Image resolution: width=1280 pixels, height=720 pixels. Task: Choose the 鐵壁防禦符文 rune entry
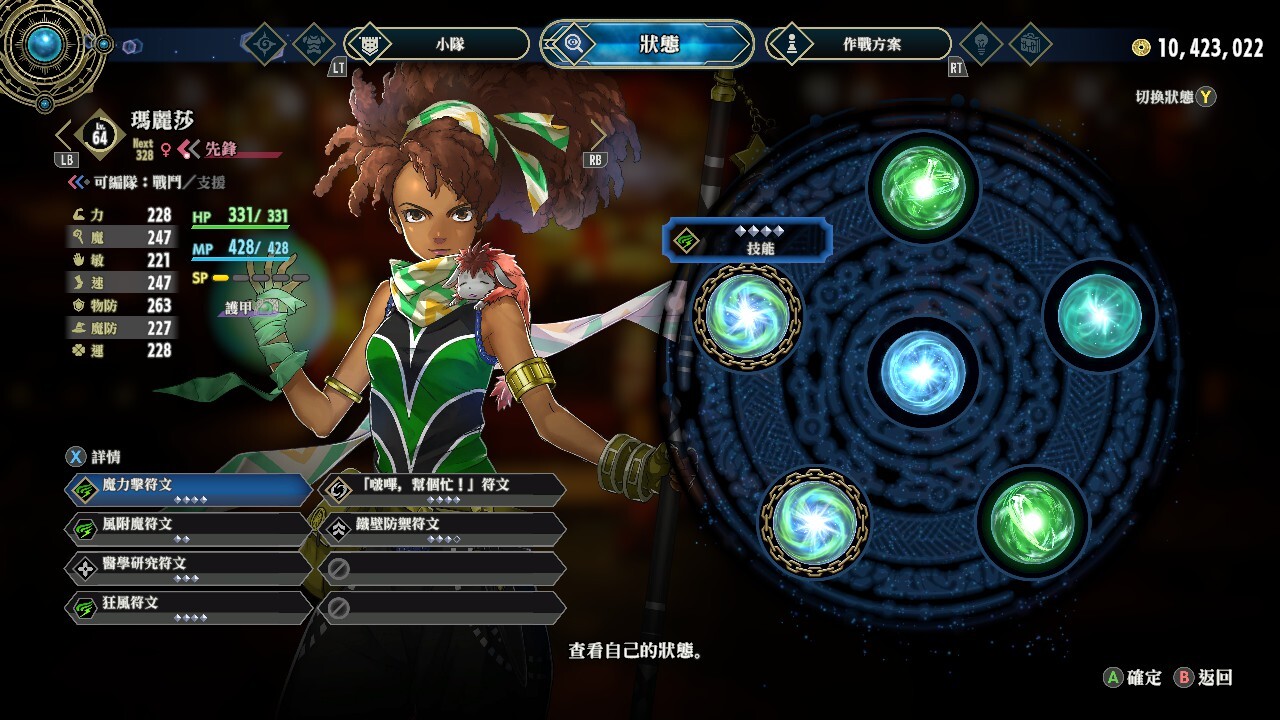[x=442, y=528]
